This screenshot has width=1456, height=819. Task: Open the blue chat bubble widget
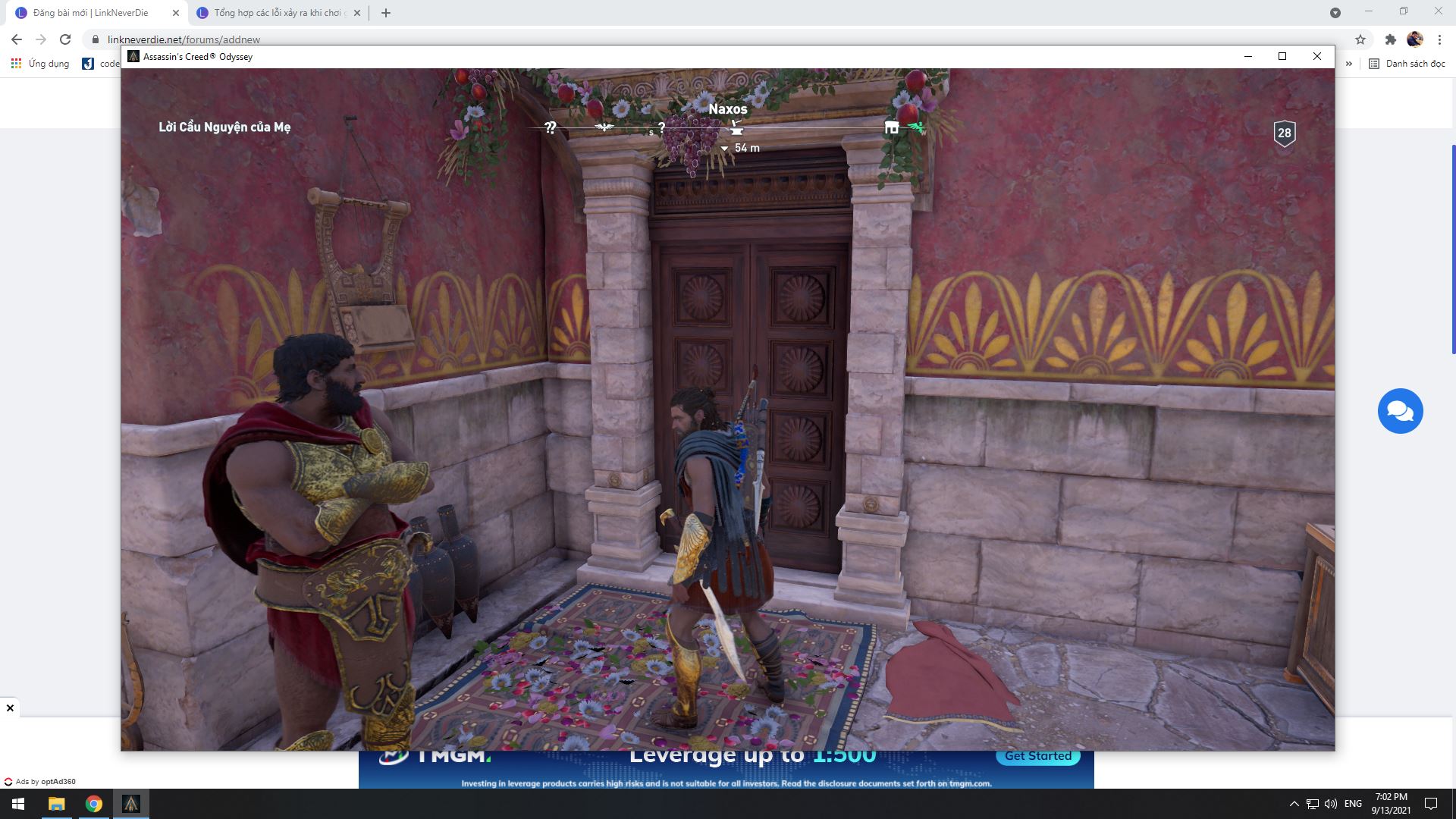coord(1401,411)
